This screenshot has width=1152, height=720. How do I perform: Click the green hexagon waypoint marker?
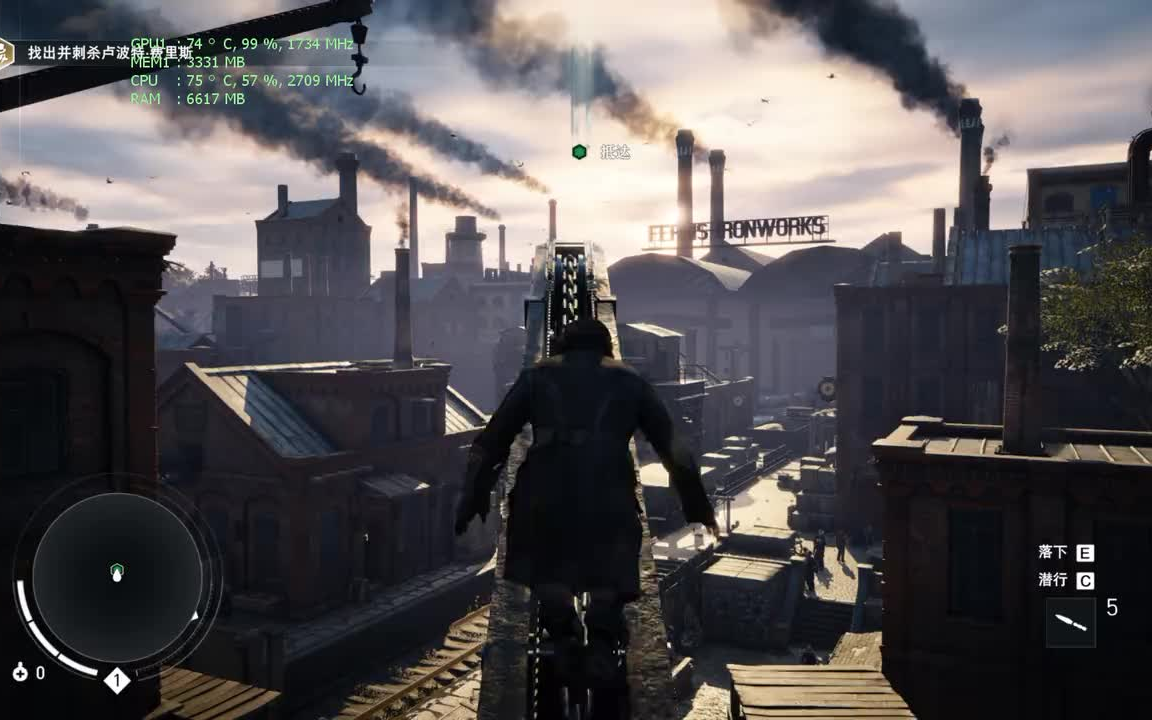[579, 152]
